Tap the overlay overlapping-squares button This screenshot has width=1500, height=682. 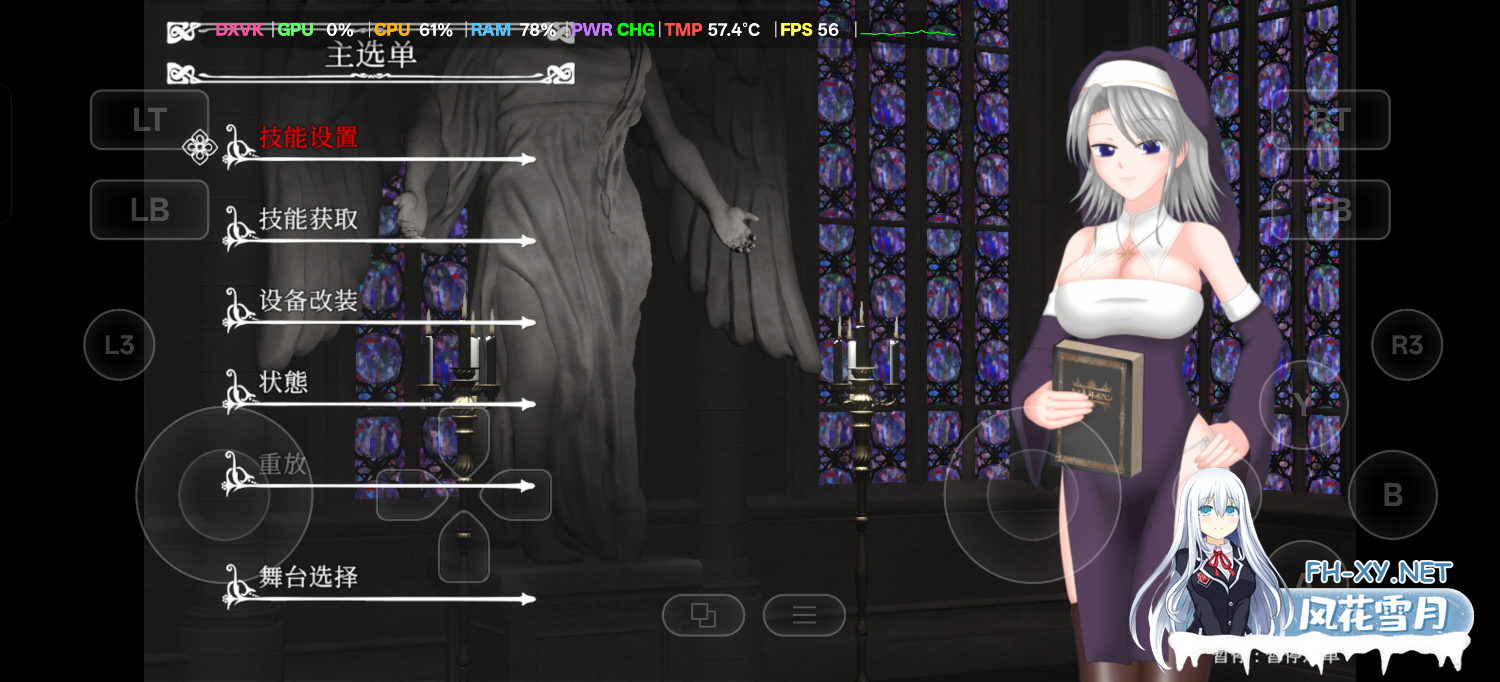click(x=703, y=615)
